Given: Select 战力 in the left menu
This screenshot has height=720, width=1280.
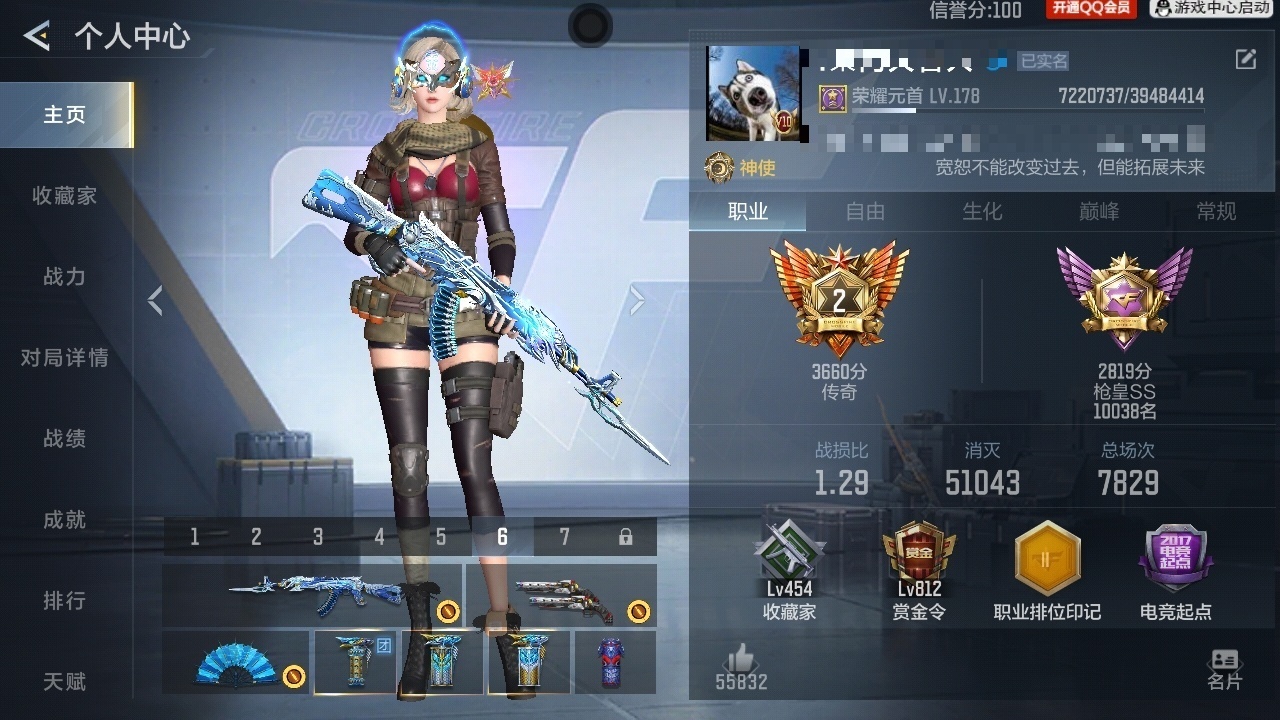Looking at the screenshot, I should click(64, 277).
